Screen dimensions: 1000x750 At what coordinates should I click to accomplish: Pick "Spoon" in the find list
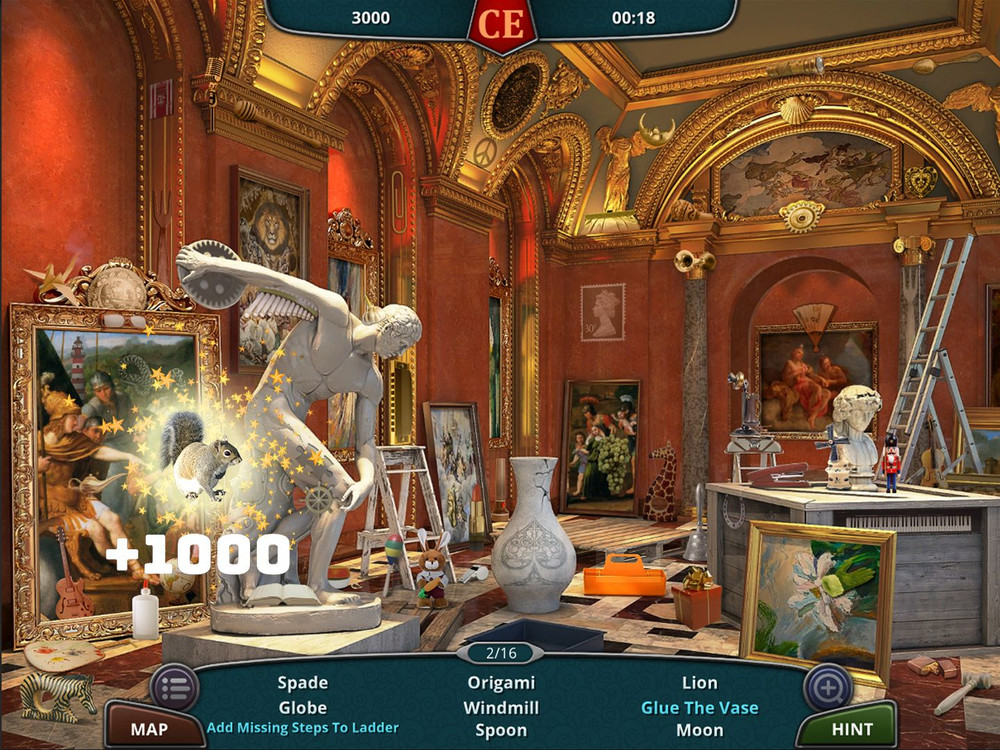pyautogui.click(x=501, y=730)
